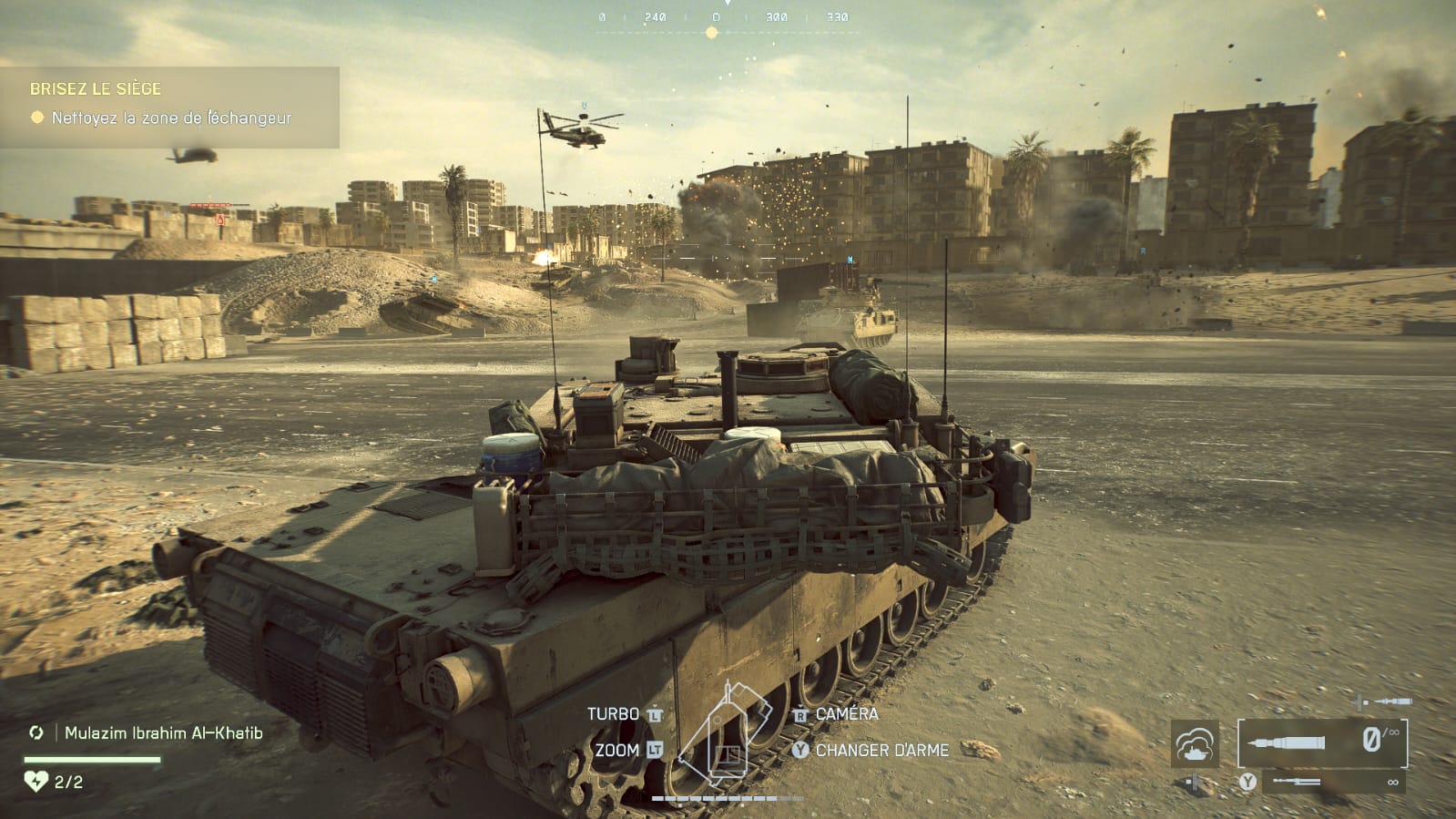1456x819 pixels.
Task: Select squad member Mulazim Ibrahim Al-Khatib
Action: 163,732
